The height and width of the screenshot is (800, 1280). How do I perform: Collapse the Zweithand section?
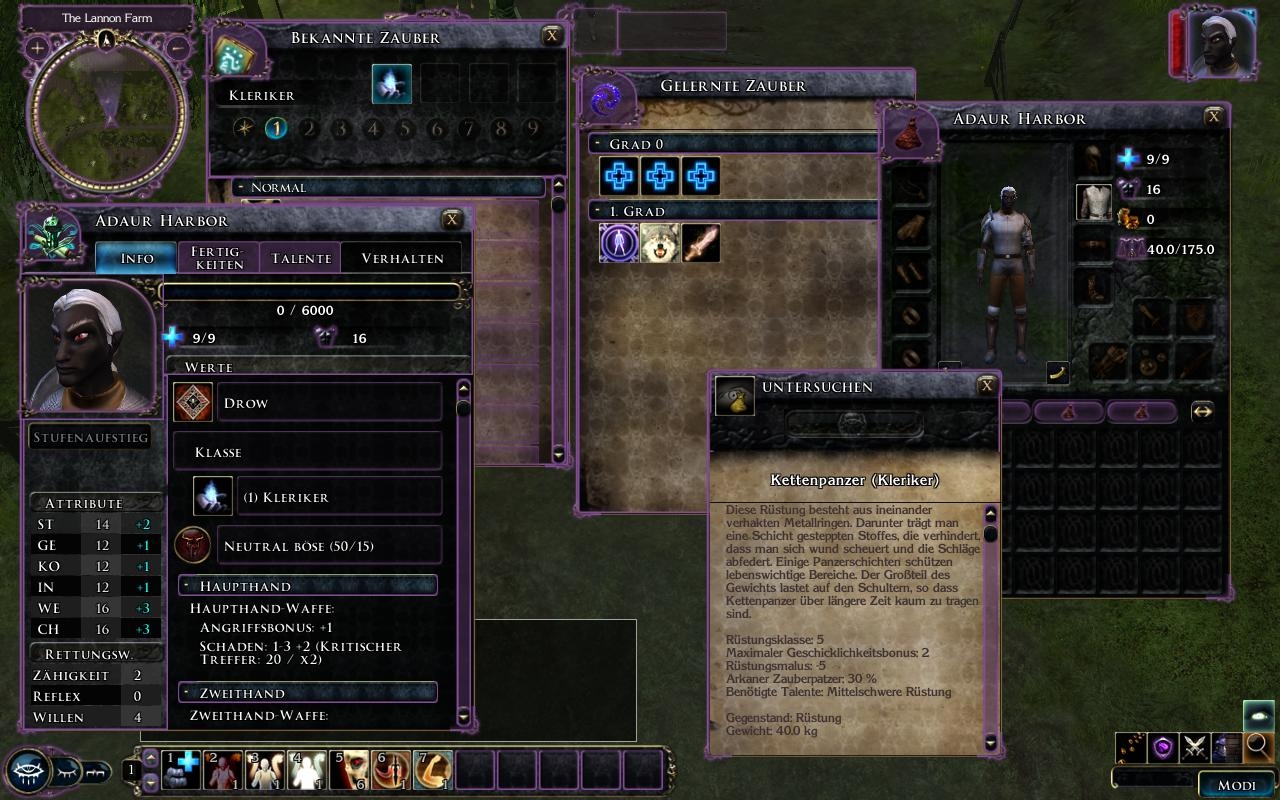[187, 693]
